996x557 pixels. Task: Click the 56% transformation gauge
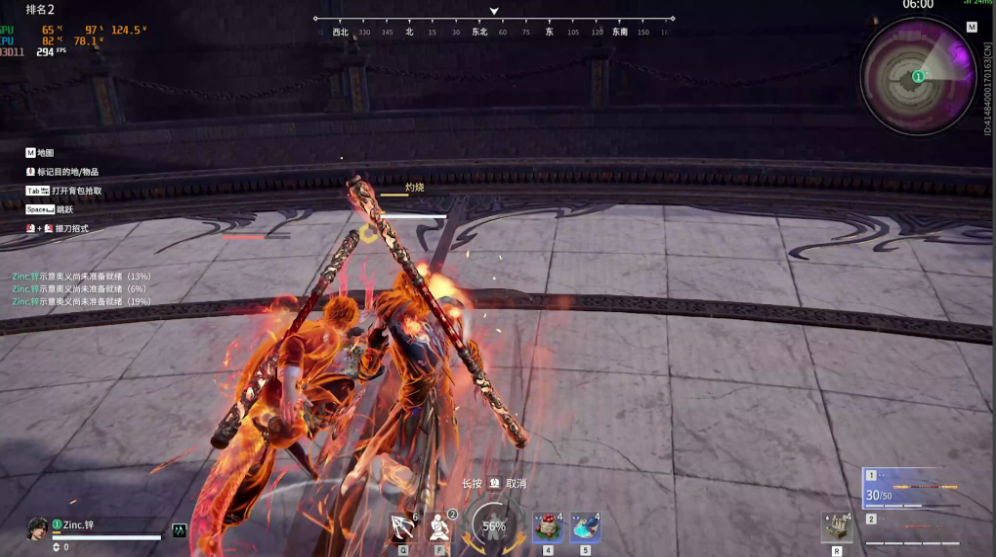pyautogui.click(x=494, y=525)
